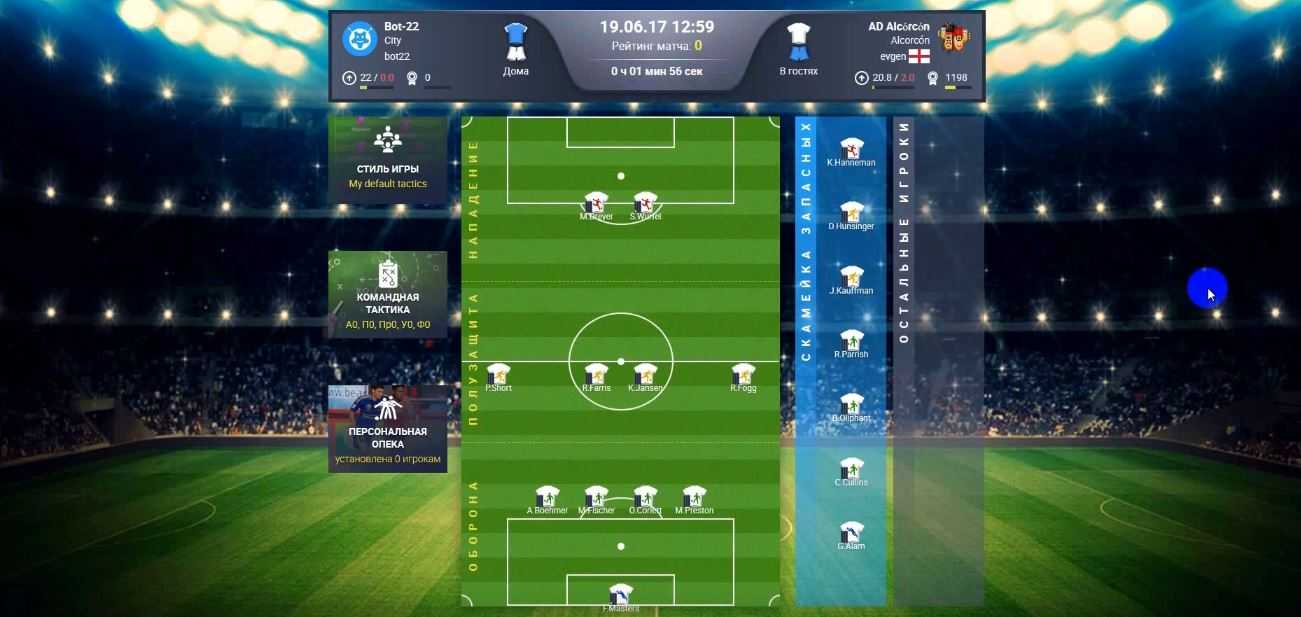This screenshot has height=617, width=1301.
Task: Select striker S.Wurfel on the pitch
Action: click(645, 203)
